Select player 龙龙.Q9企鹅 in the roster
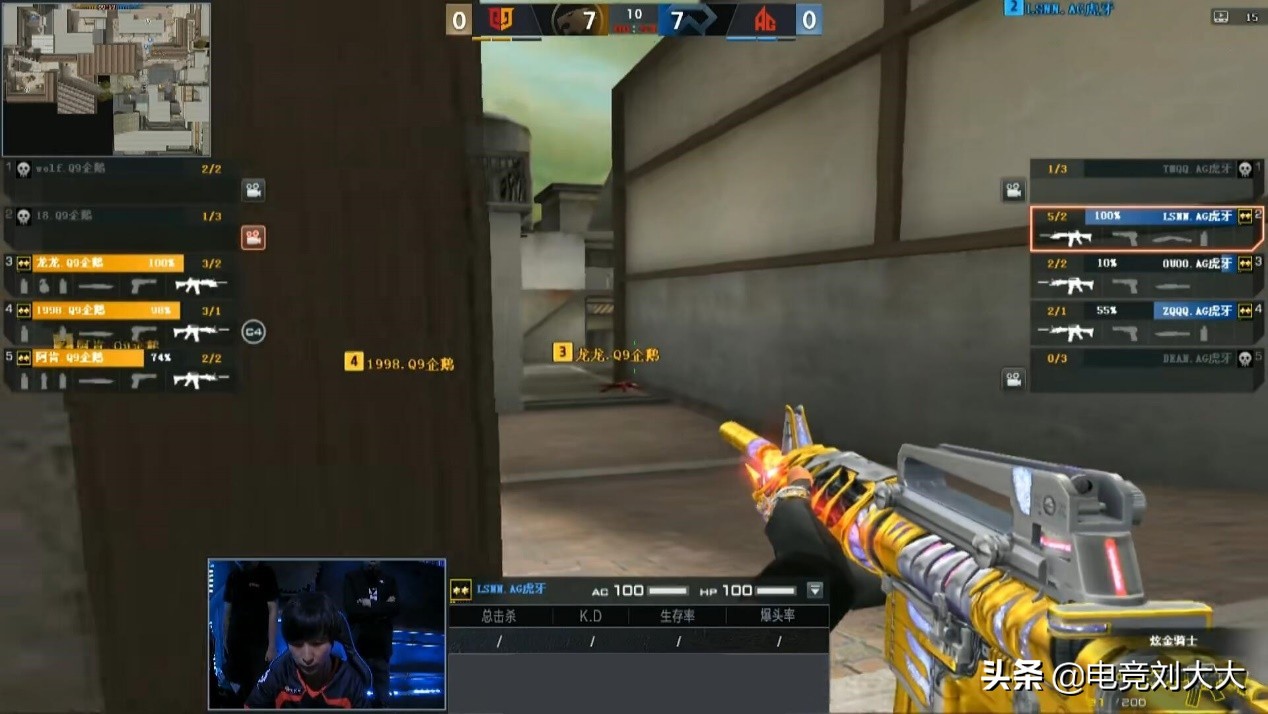Image resolution: width=1268 pixels, height=714 pixels. pos(108,263)
